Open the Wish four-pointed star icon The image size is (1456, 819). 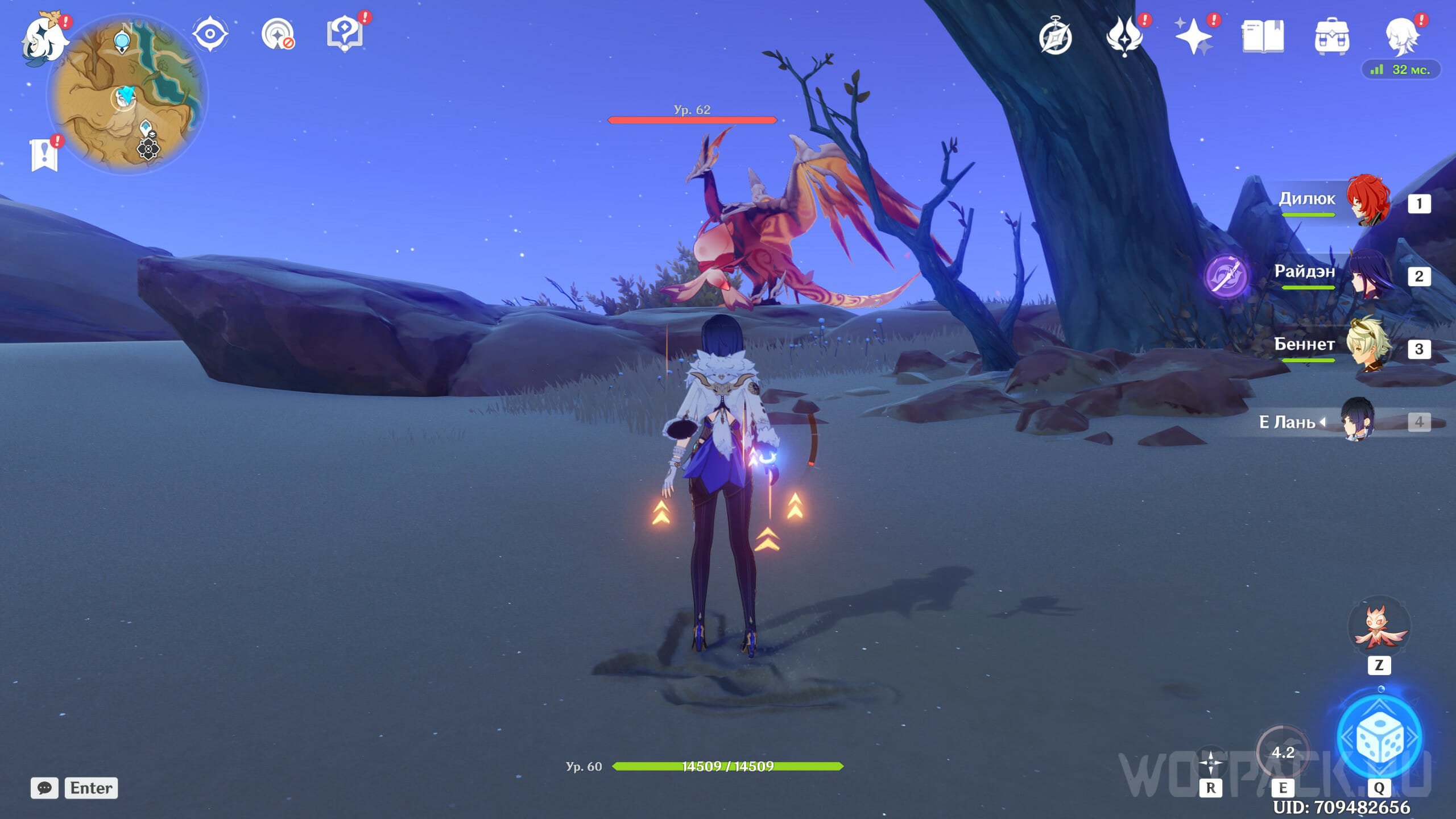click(x=1193, y=36)
